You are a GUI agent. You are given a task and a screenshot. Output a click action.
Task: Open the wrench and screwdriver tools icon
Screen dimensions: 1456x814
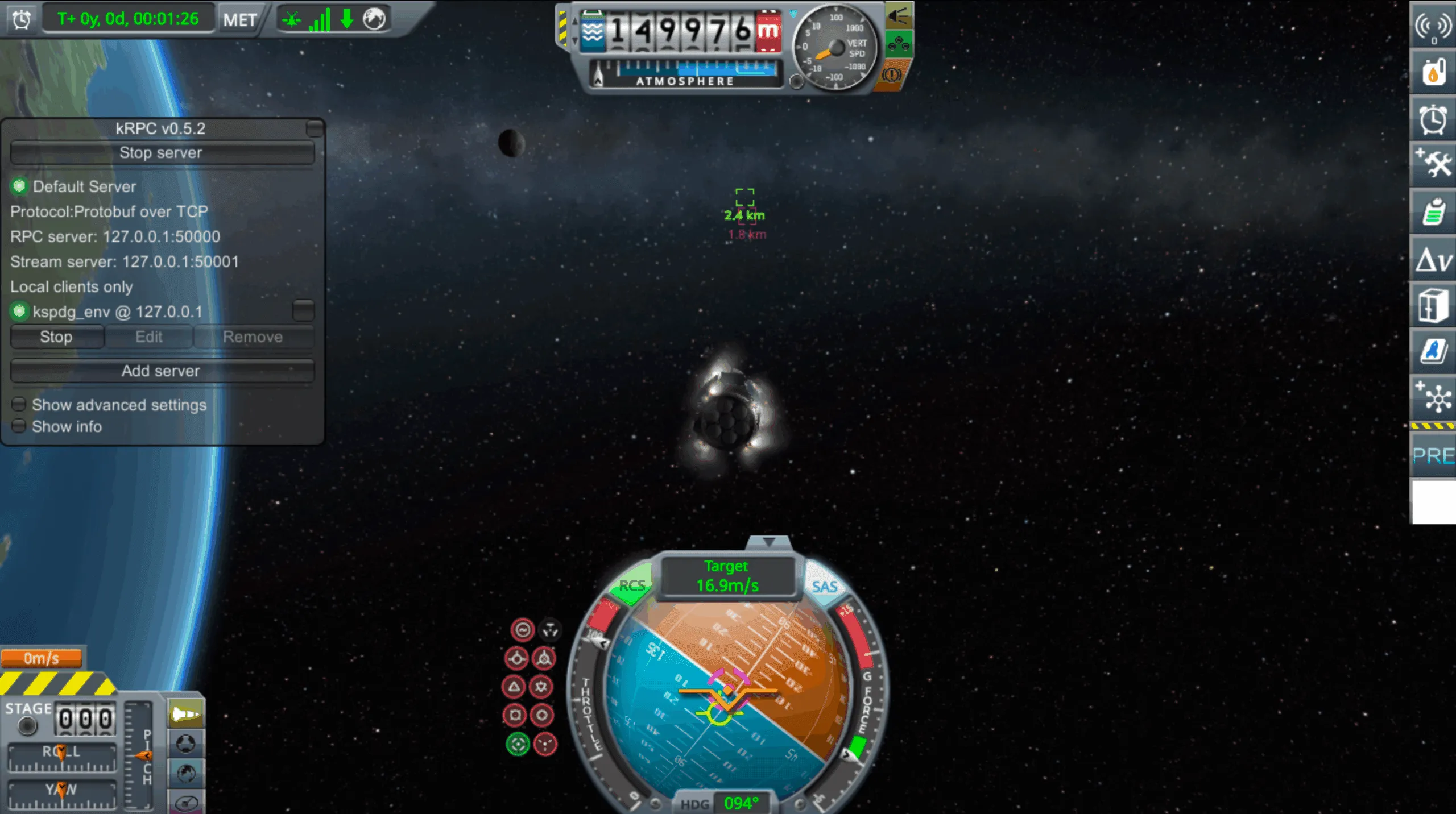point(1433,165)
